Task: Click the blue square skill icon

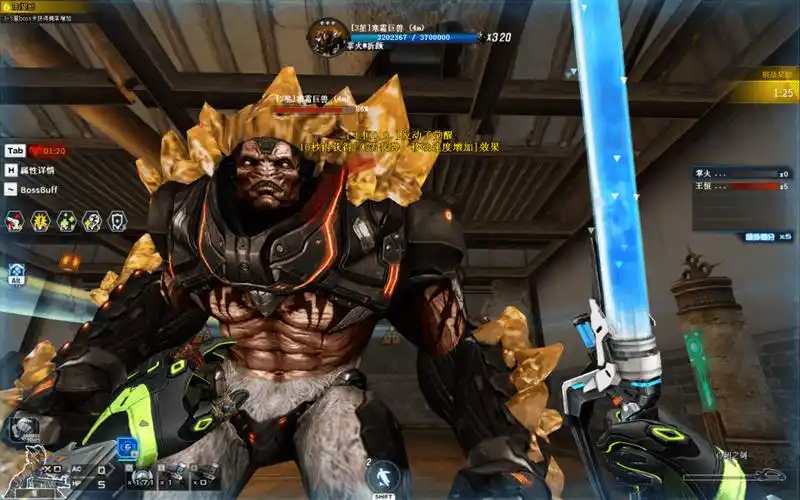Action: [x=127, y=448]
